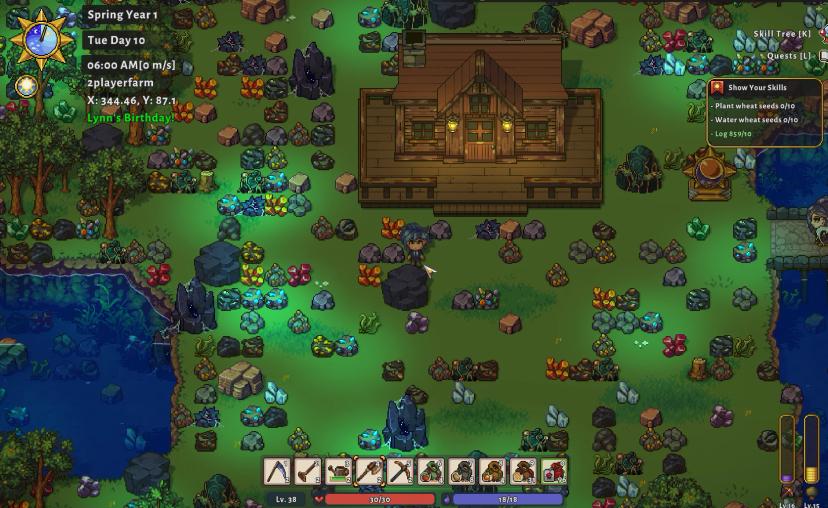Viewport: 828px width, 508px height.
Task: Select the pickaxe in the hotbar
Action: click(x=400, y=471)
